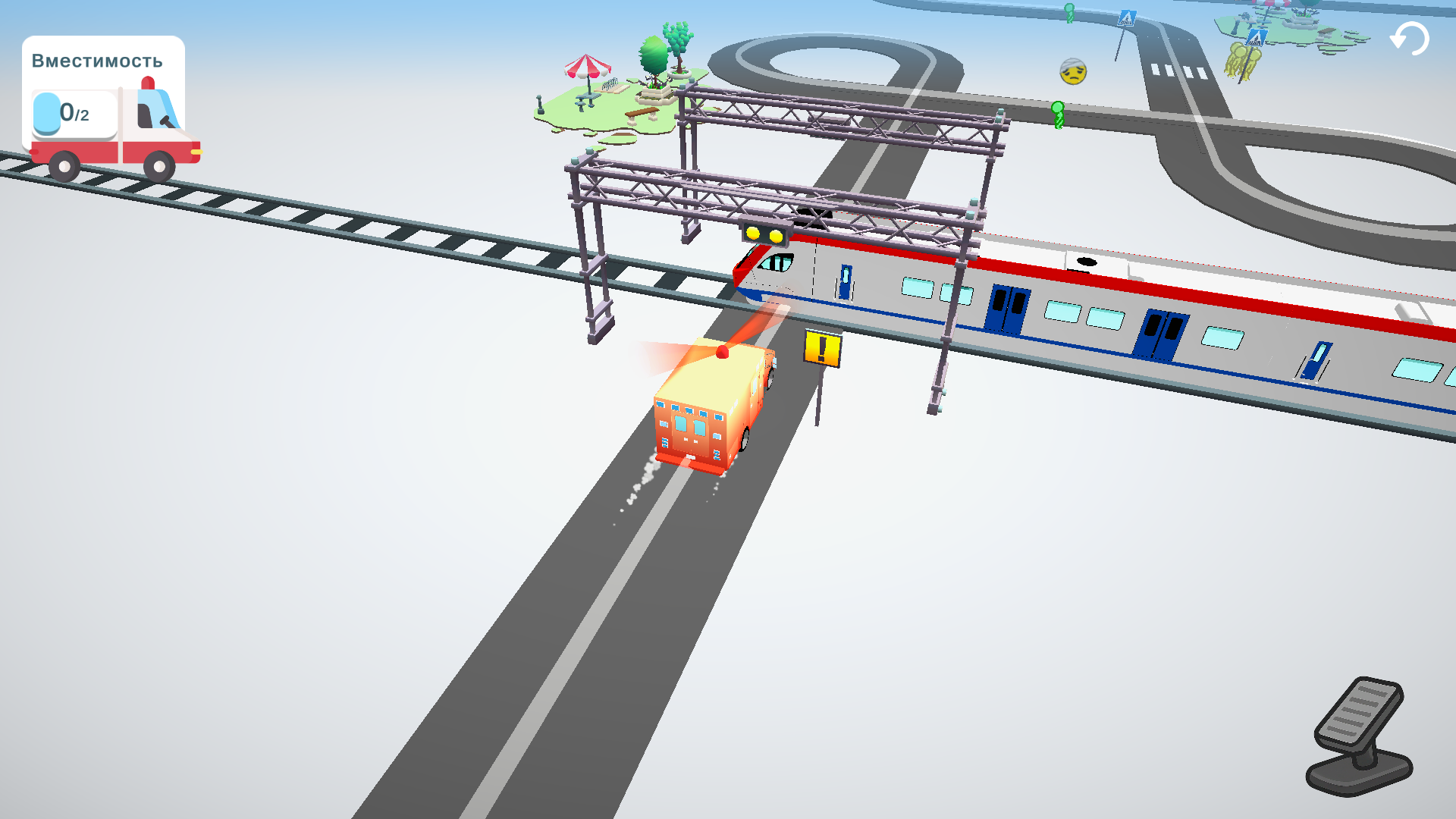Viewport: 1456px width, 819px height.
Task: Tap the upper green pedestrian near the curve
Action: coord(1069,13)
